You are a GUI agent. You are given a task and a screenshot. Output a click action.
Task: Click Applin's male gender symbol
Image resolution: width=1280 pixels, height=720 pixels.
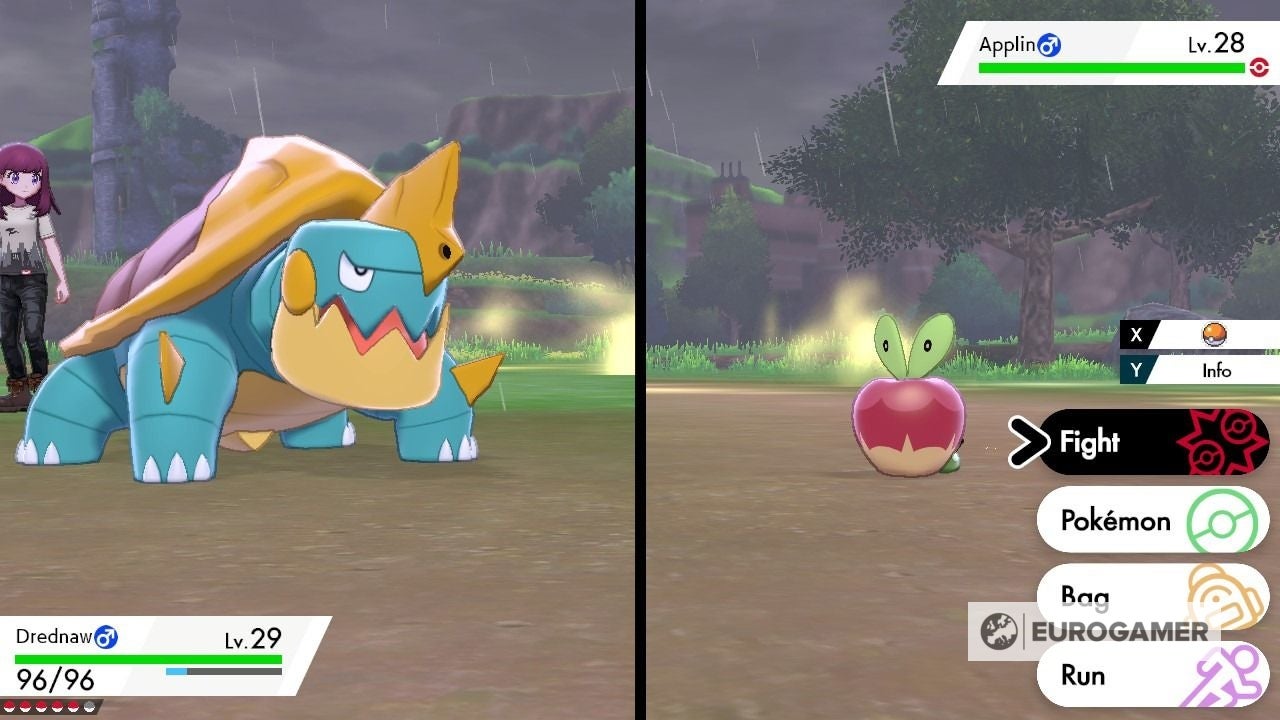[1050, 43]
